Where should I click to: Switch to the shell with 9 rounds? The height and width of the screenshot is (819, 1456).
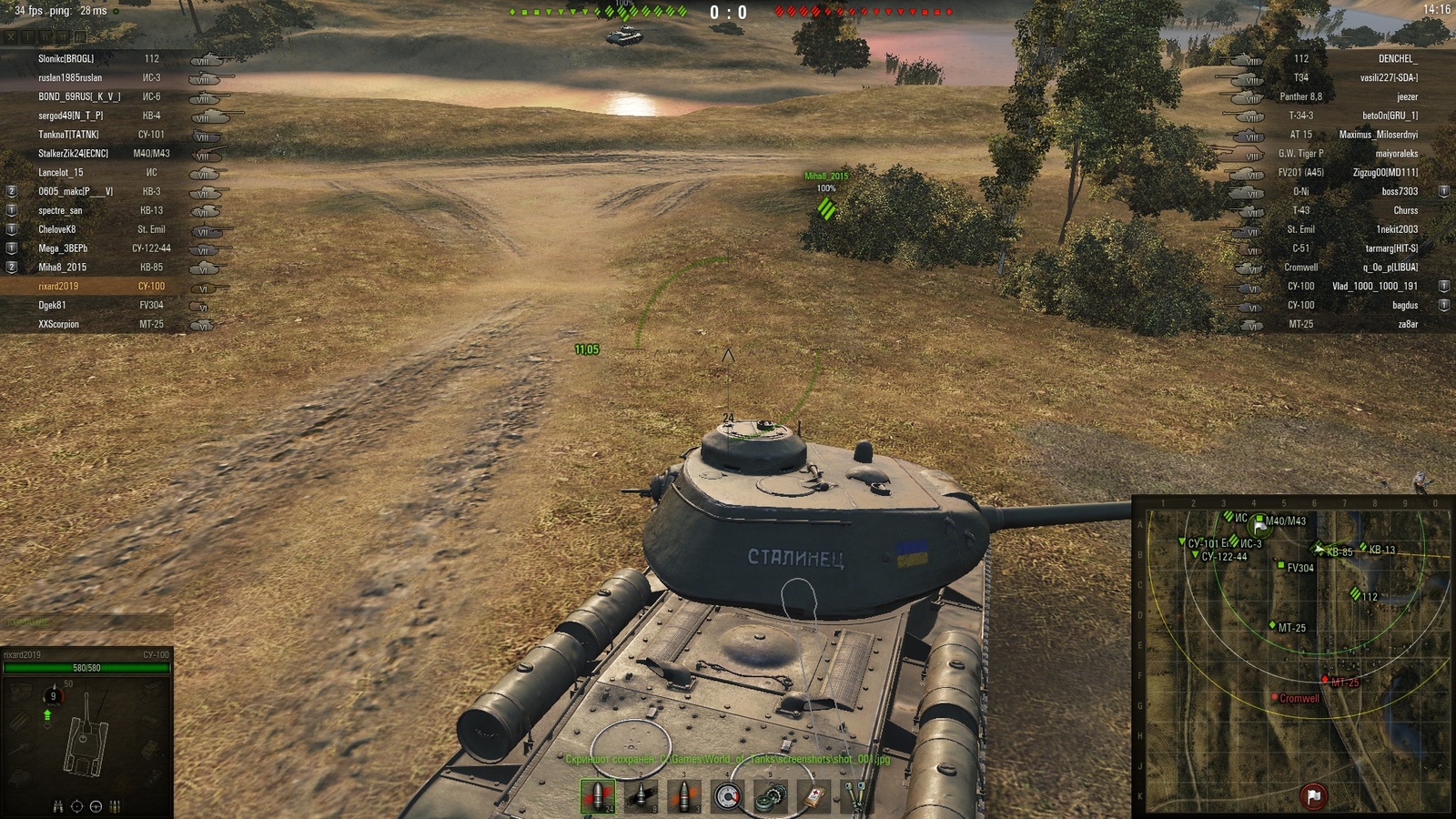(641, 796)
